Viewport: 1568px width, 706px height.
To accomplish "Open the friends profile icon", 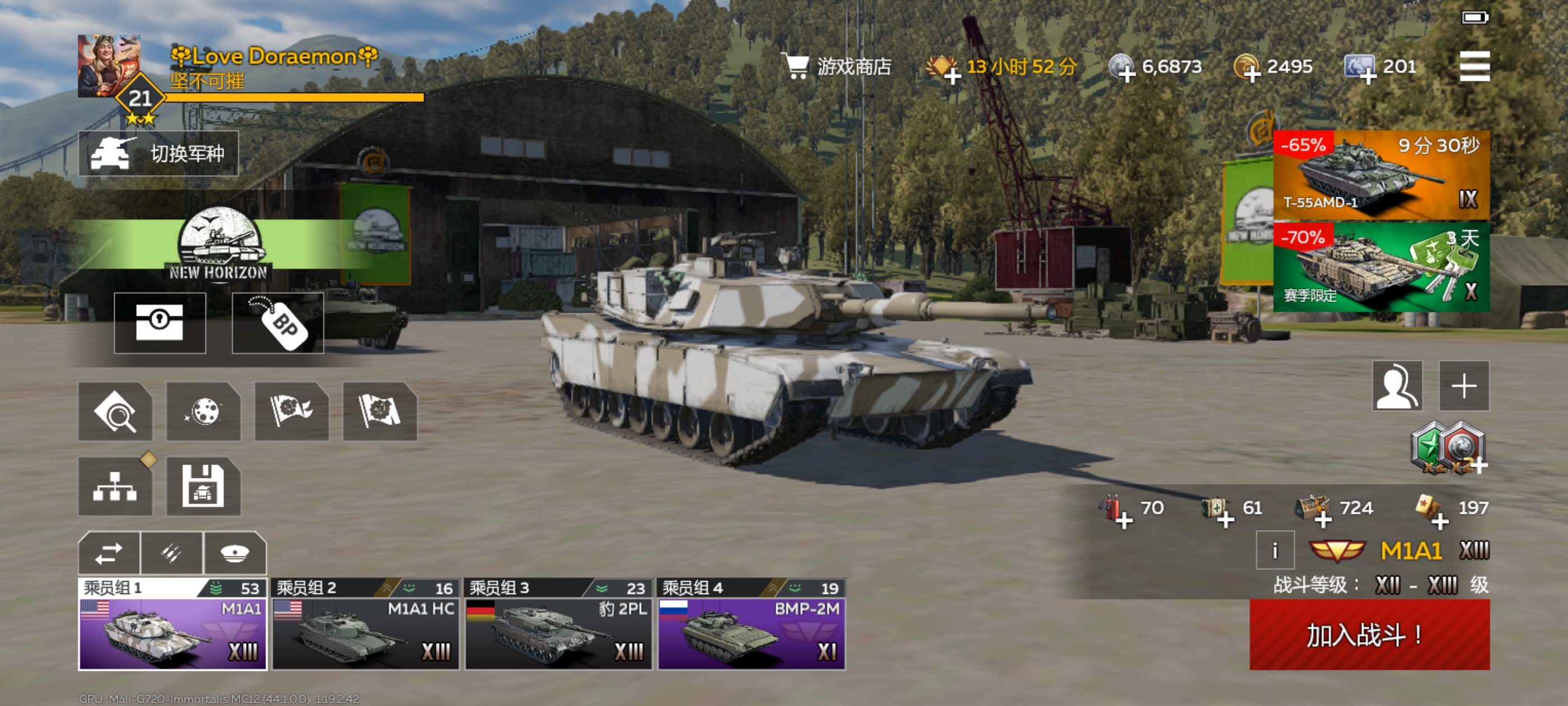I will pos(1396,385).
